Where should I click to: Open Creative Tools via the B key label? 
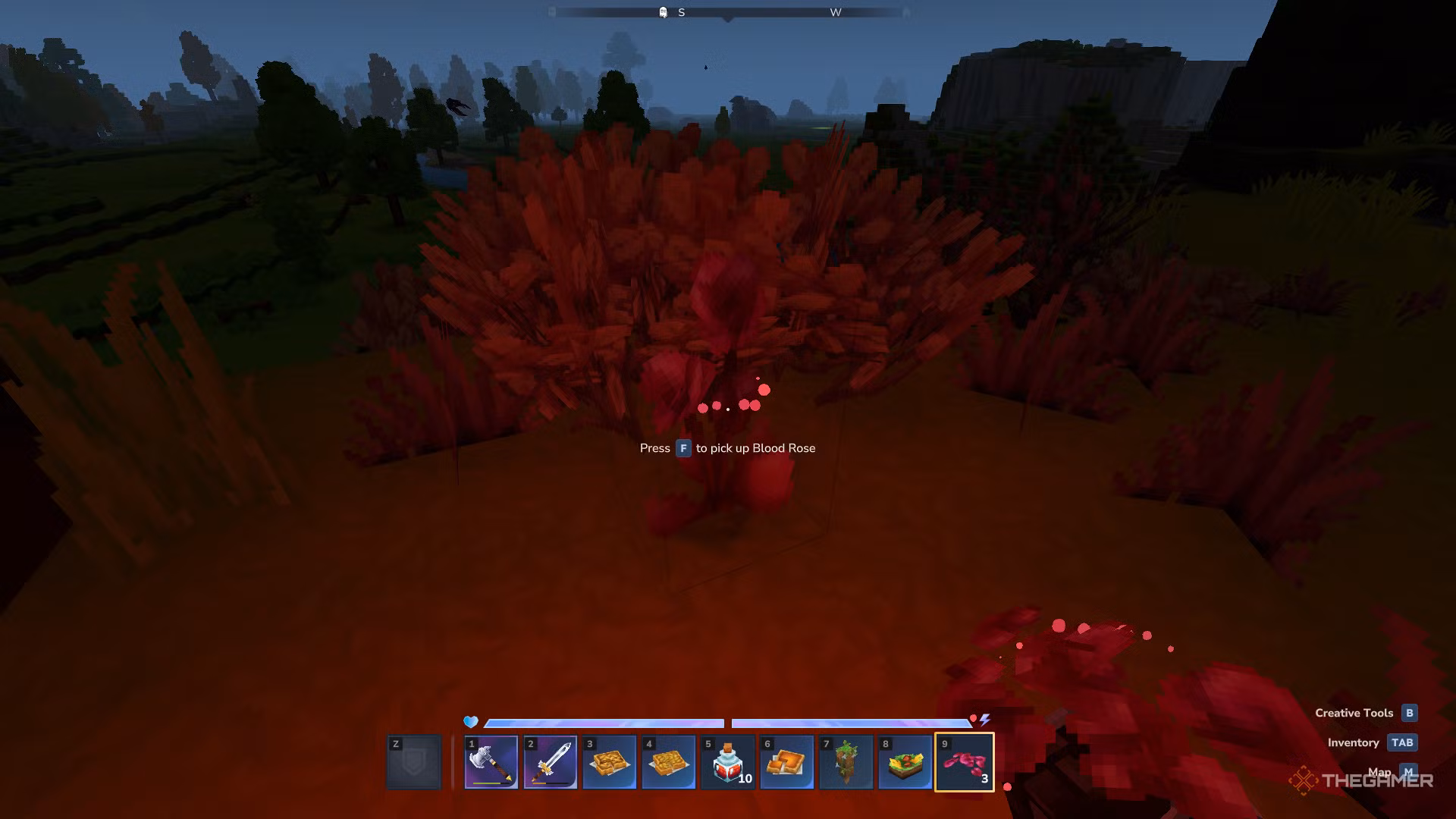click(1408, 712)
